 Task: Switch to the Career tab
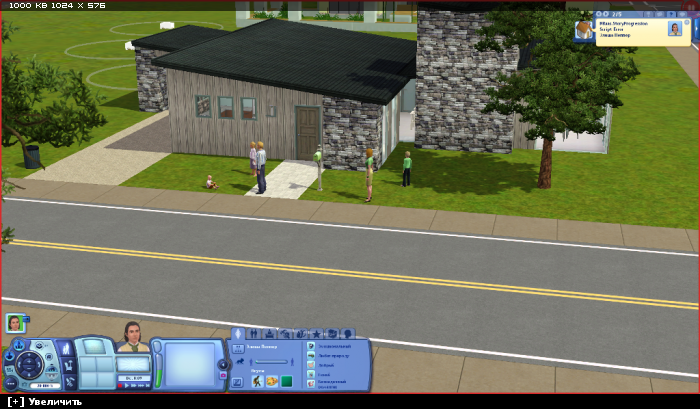coord(270,333)
